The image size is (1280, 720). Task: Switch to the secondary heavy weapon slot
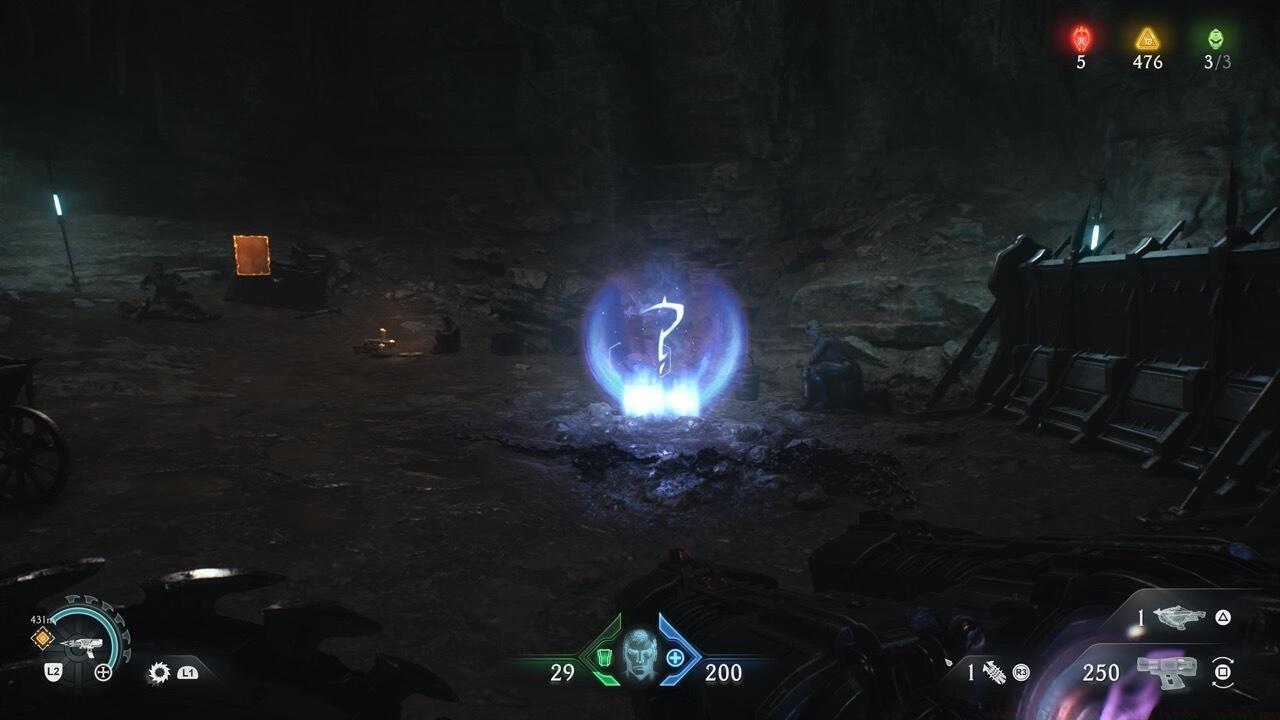tap(1180, 617)
